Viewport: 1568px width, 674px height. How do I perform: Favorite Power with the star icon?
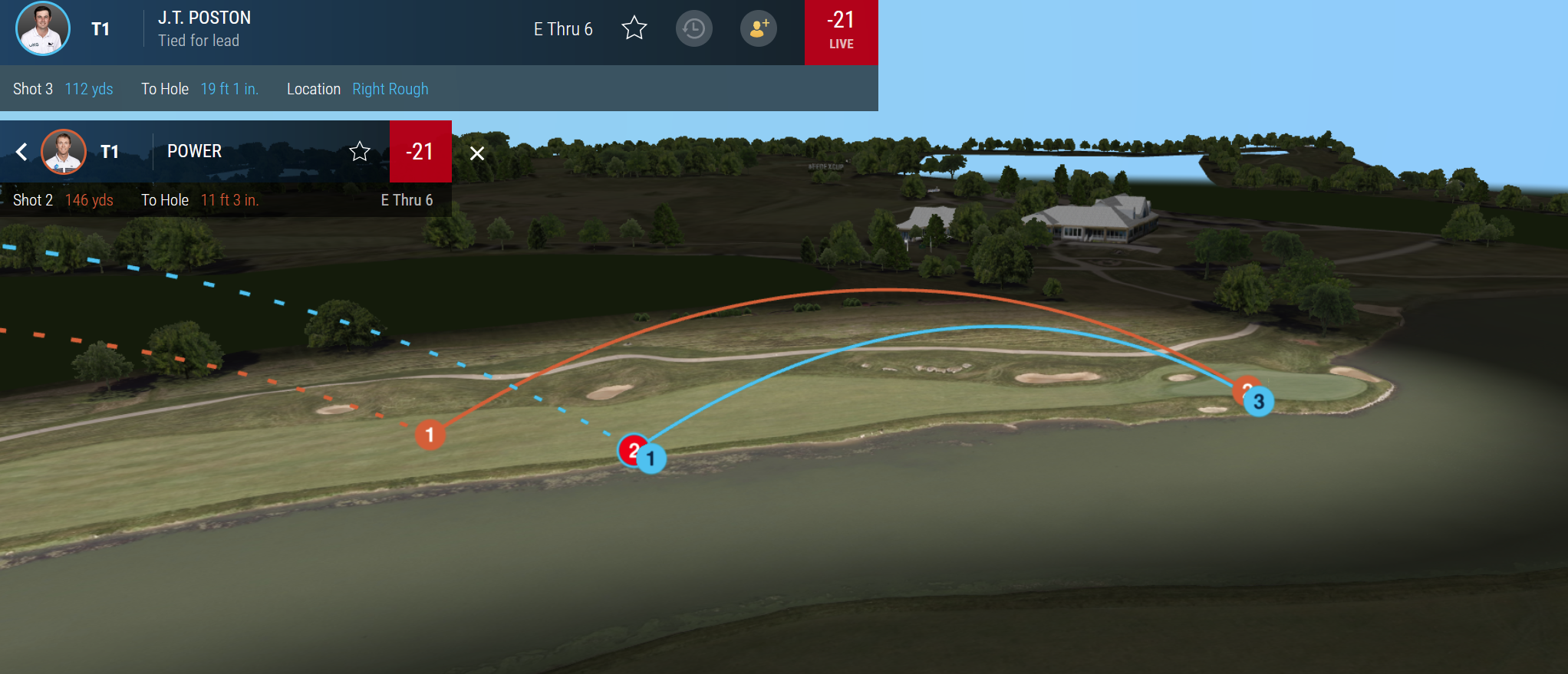(360, 152)
